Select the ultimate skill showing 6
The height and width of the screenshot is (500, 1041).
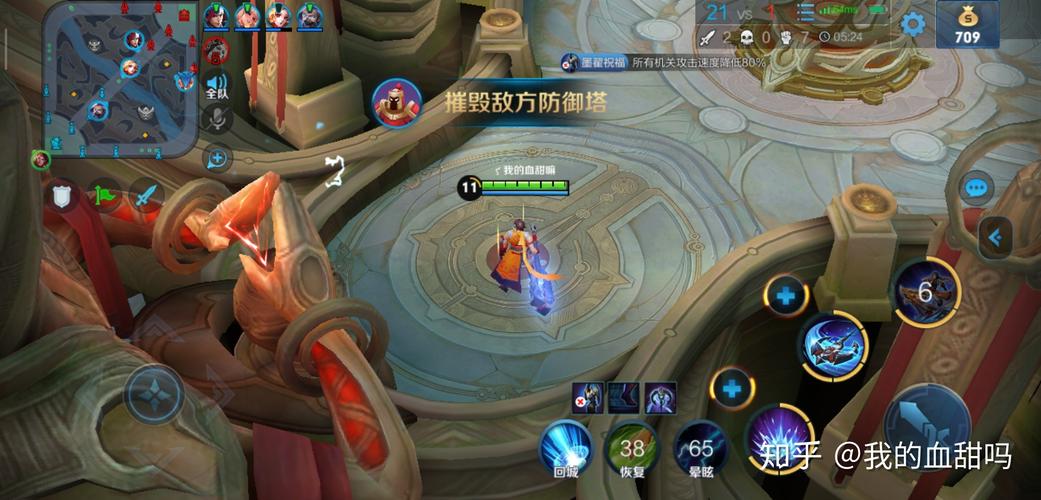pos(925,292)
